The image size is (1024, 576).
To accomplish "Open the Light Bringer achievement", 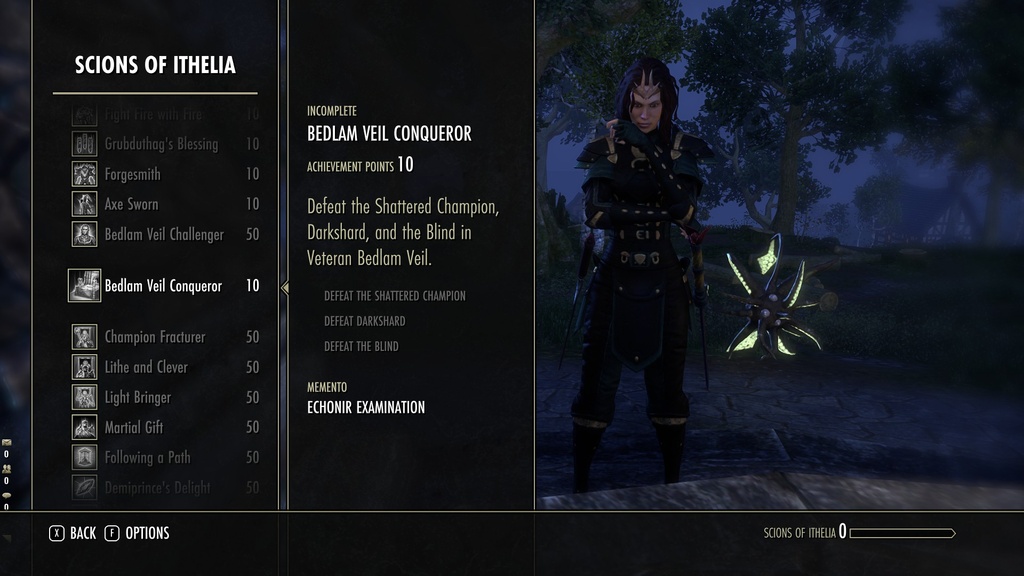I will click(x=138, y=397).
